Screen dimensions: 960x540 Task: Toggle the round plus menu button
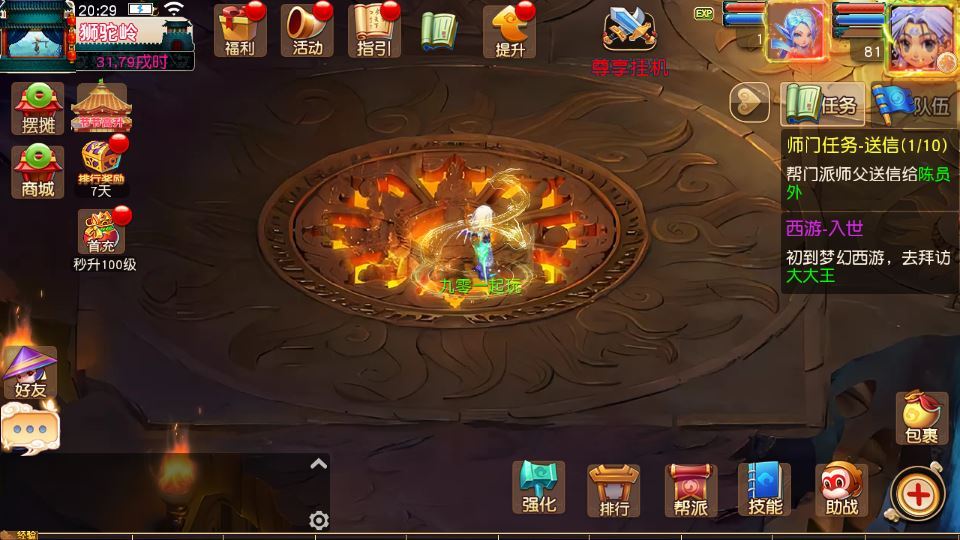pos(916,492)
